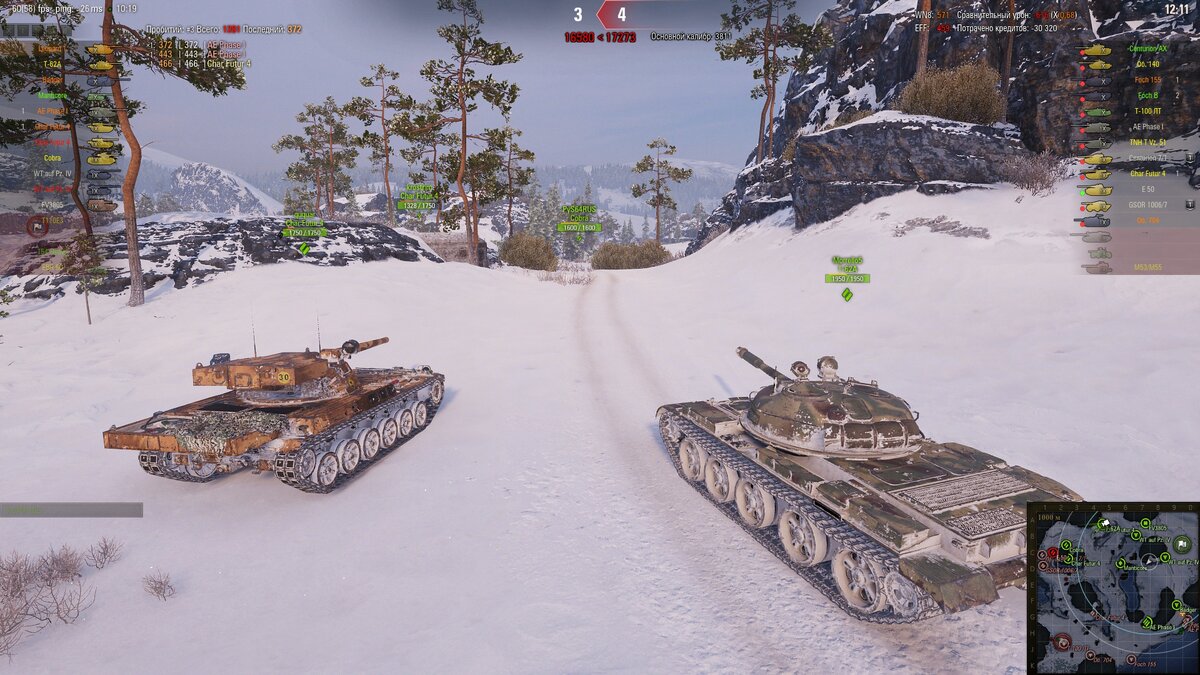Select E 50 in the enemy list
Image resolution: width=1200 pixels, height=675 pixels.
[x=1148, y=189]
